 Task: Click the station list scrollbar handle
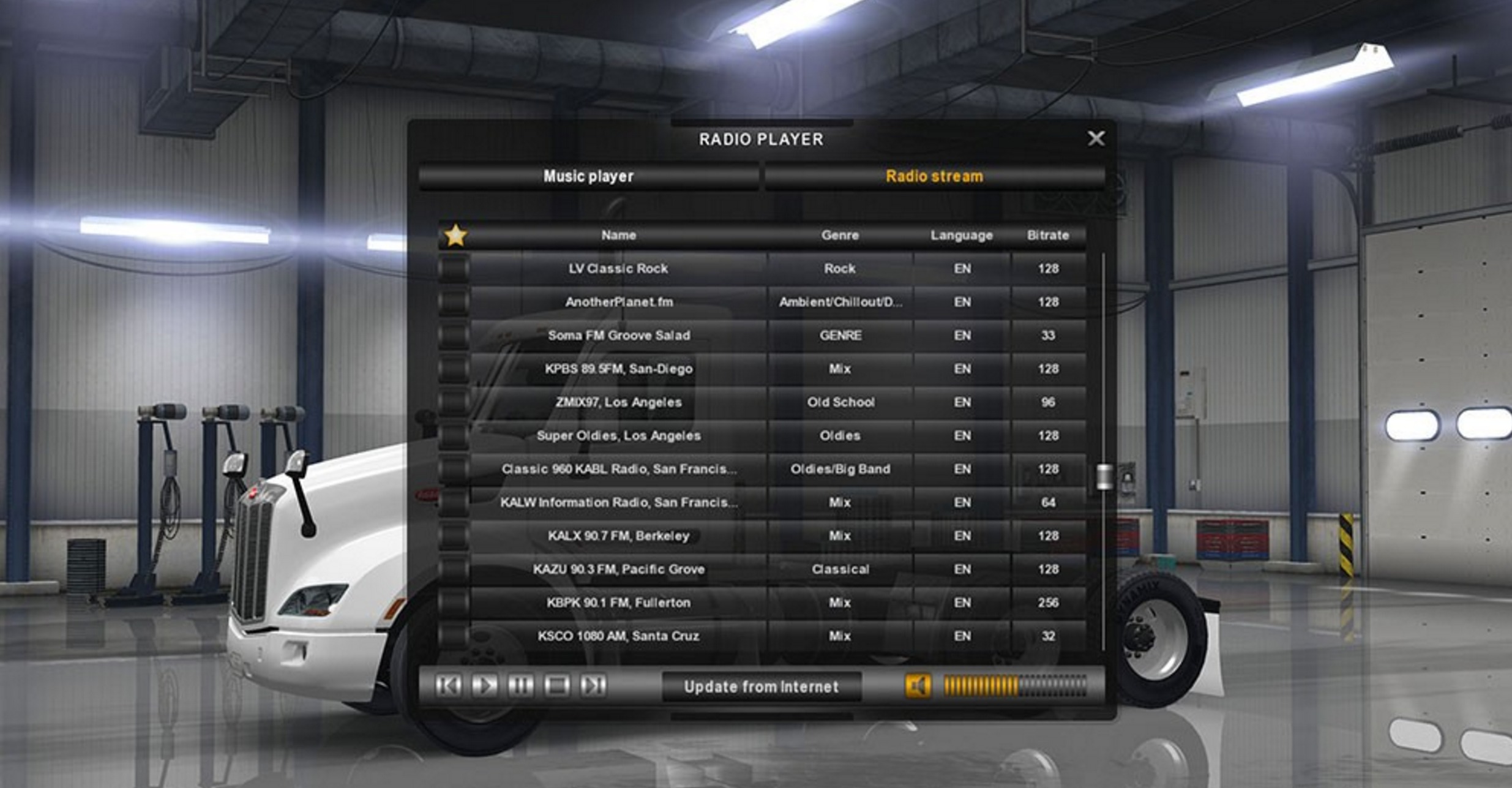[x=1104, y=476]
